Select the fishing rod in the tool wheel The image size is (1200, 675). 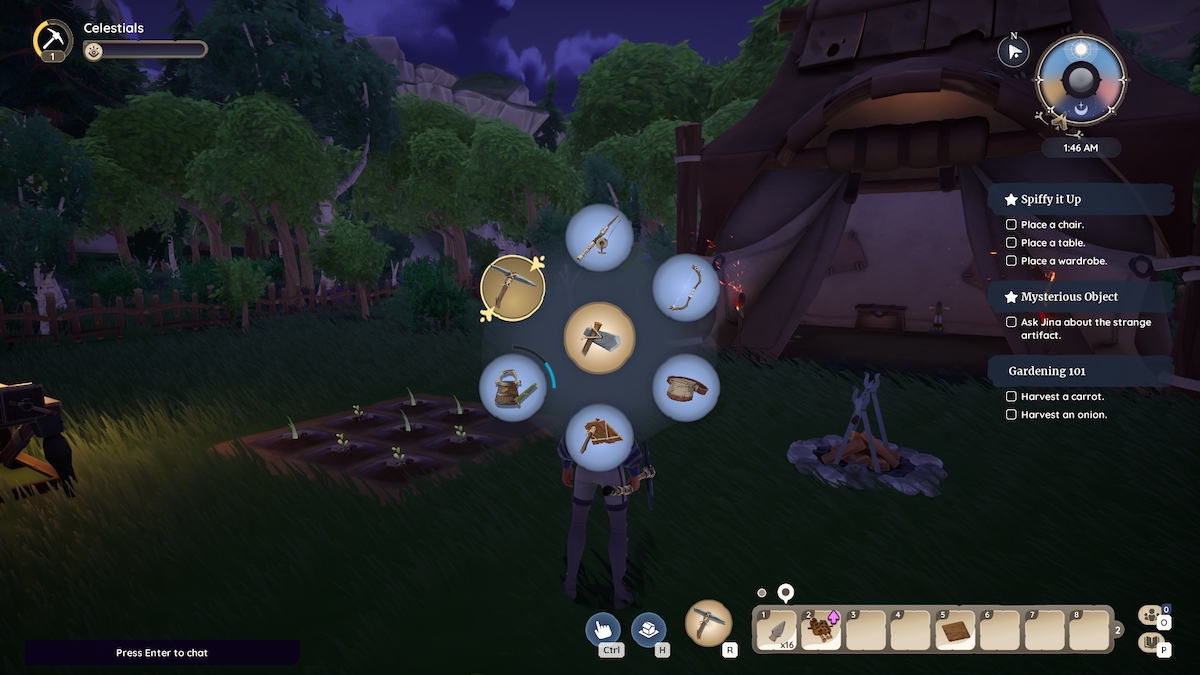click(x=598, y=236)
